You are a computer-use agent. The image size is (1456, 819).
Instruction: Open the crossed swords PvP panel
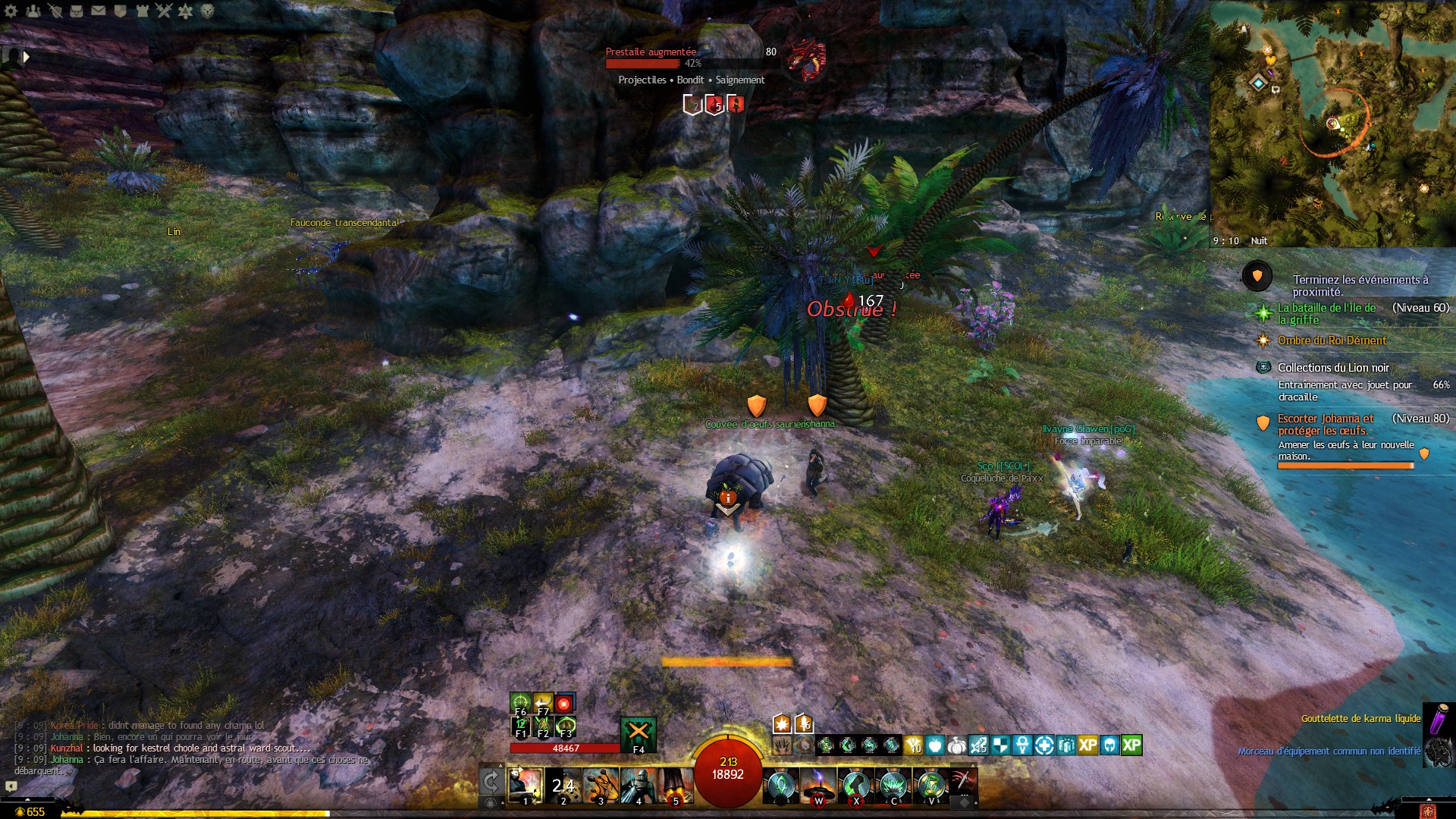[x=164, y=11]
